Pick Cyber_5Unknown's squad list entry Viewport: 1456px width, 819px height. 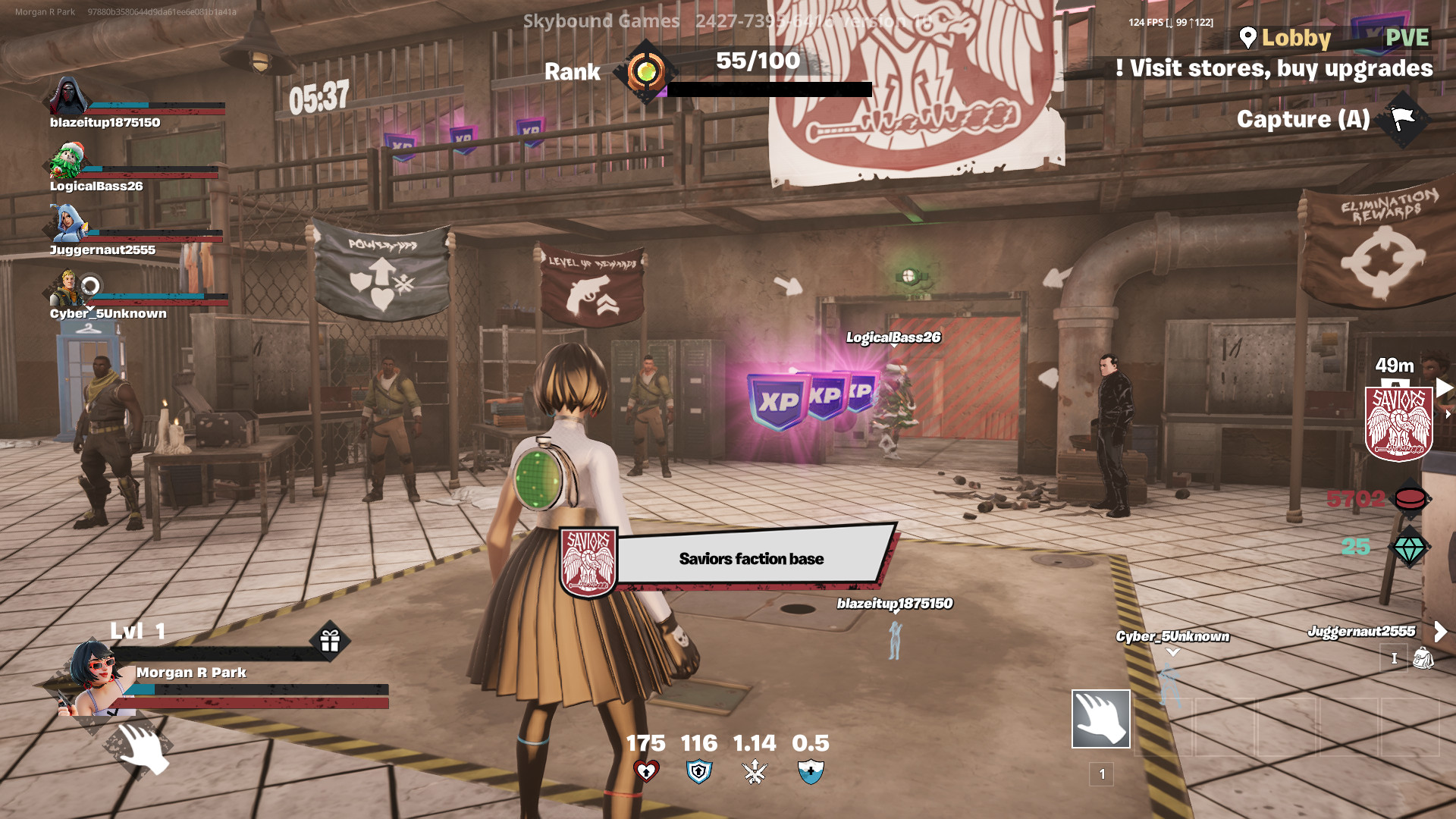coord(108,312)
